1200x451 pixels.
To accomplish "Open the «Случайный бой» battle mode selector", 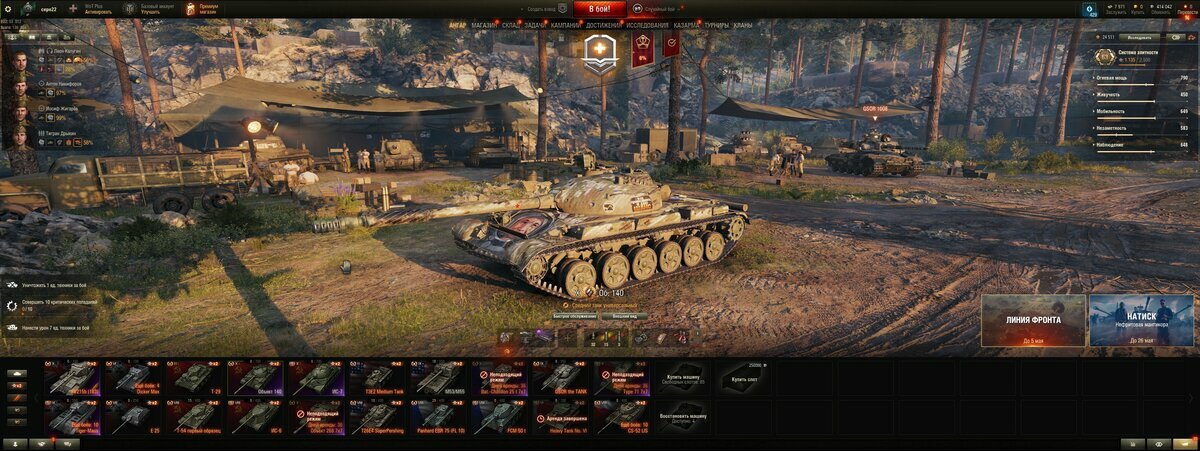I will tap(662, 9).
